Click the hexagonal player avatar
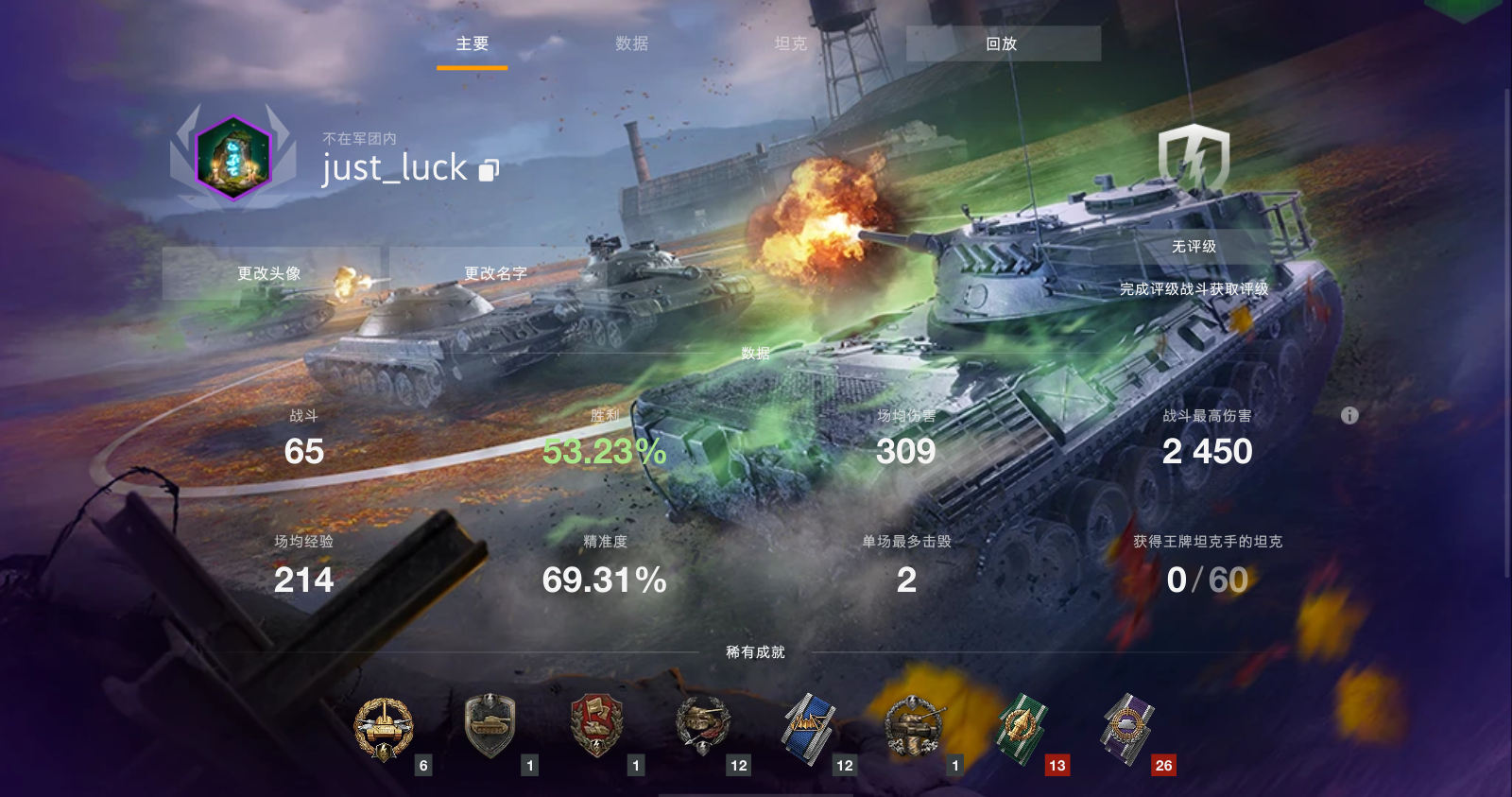The width and height of the screenshot is (1512, 797). point(233,157)
